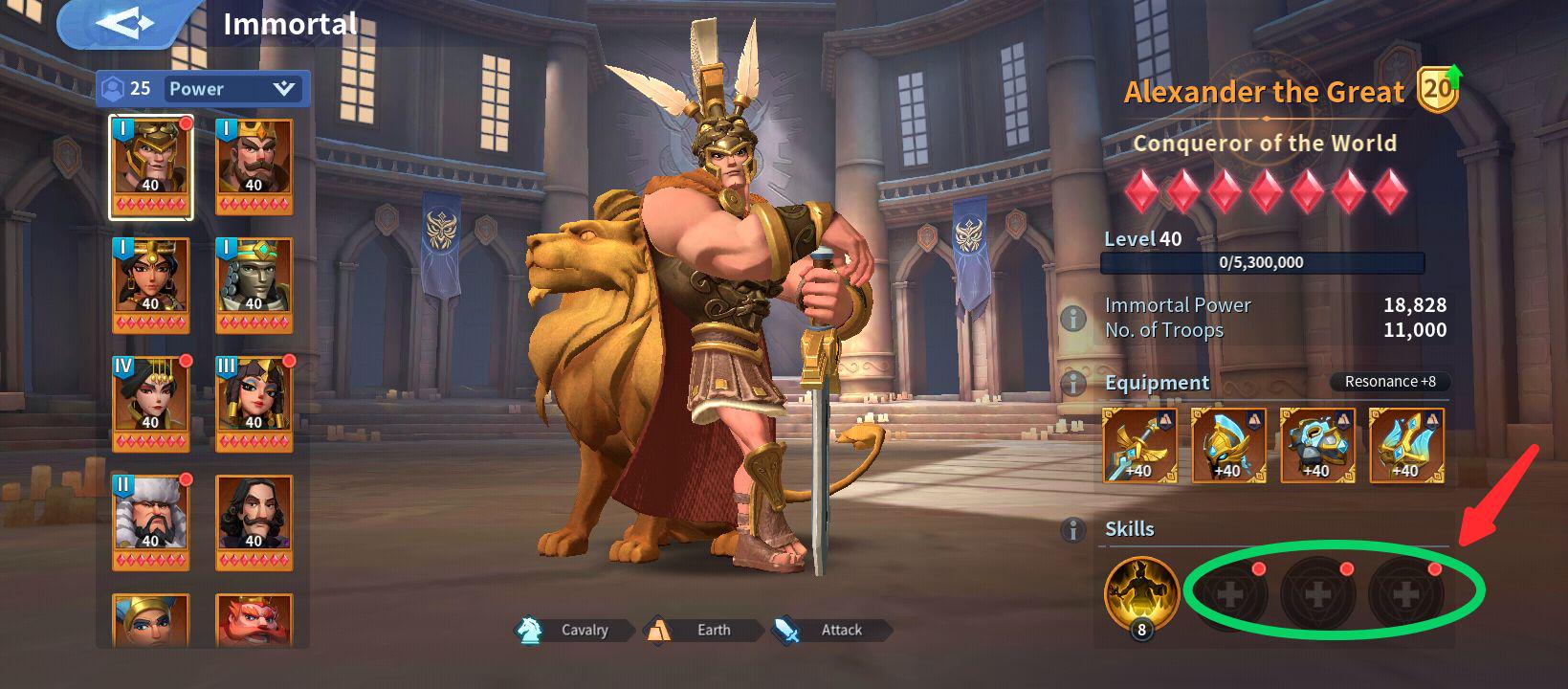Inspect the chest armor equipment slot
Viewport: 1568px width, 689px height.
click(1317, 445)
